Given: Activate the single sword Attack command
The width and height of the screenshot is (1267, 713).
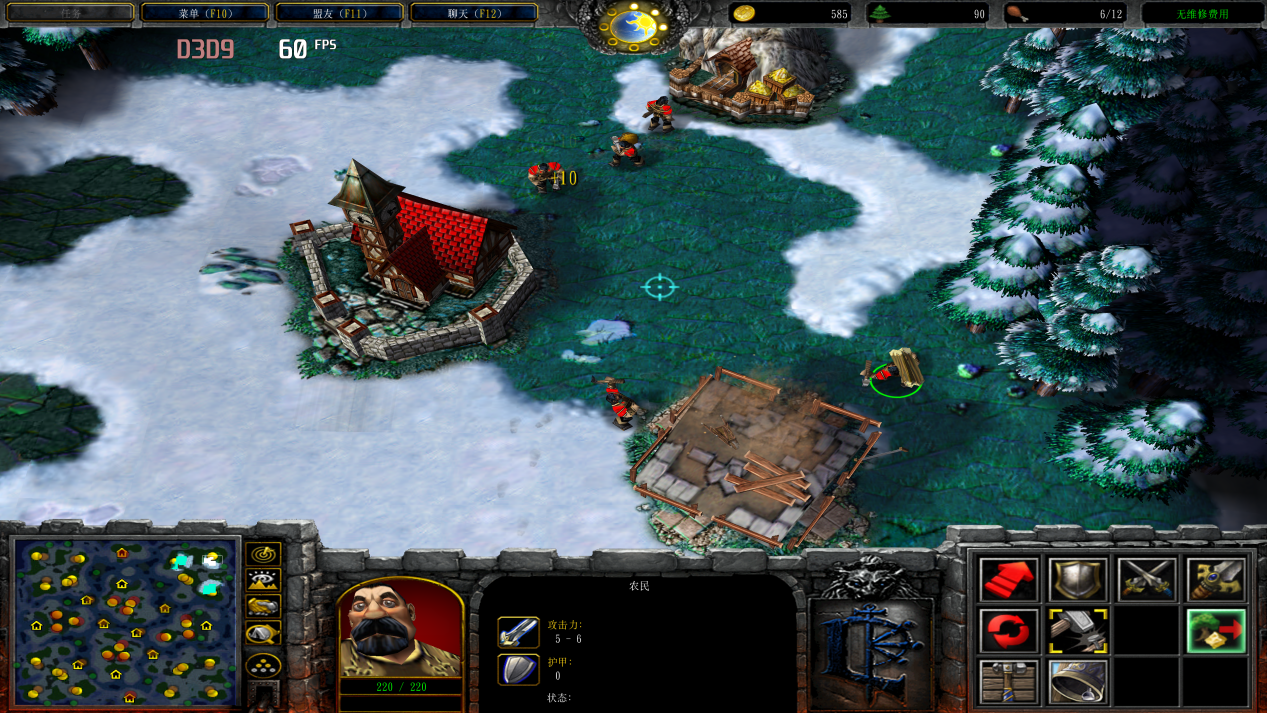Looking at the screenshot, I should (x=1216, y=579).
